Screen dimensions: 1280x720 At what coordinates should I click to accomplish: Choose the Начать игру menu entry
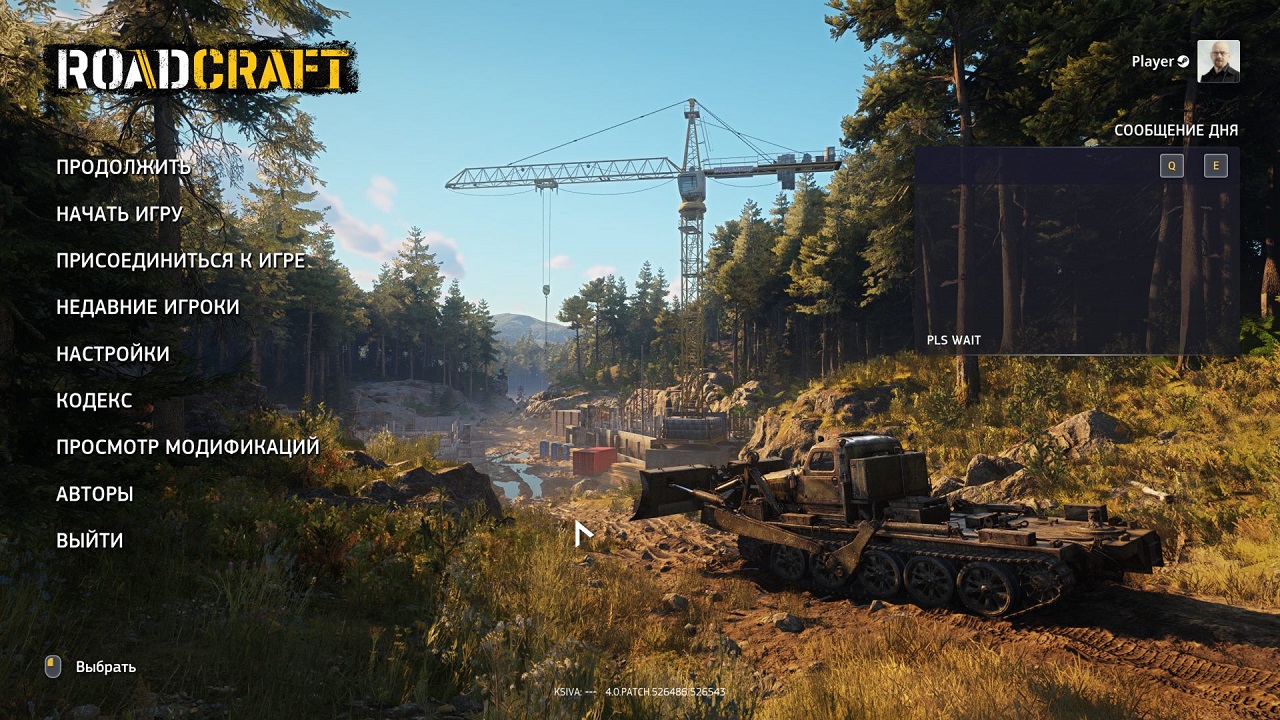(x=119, y=214)
